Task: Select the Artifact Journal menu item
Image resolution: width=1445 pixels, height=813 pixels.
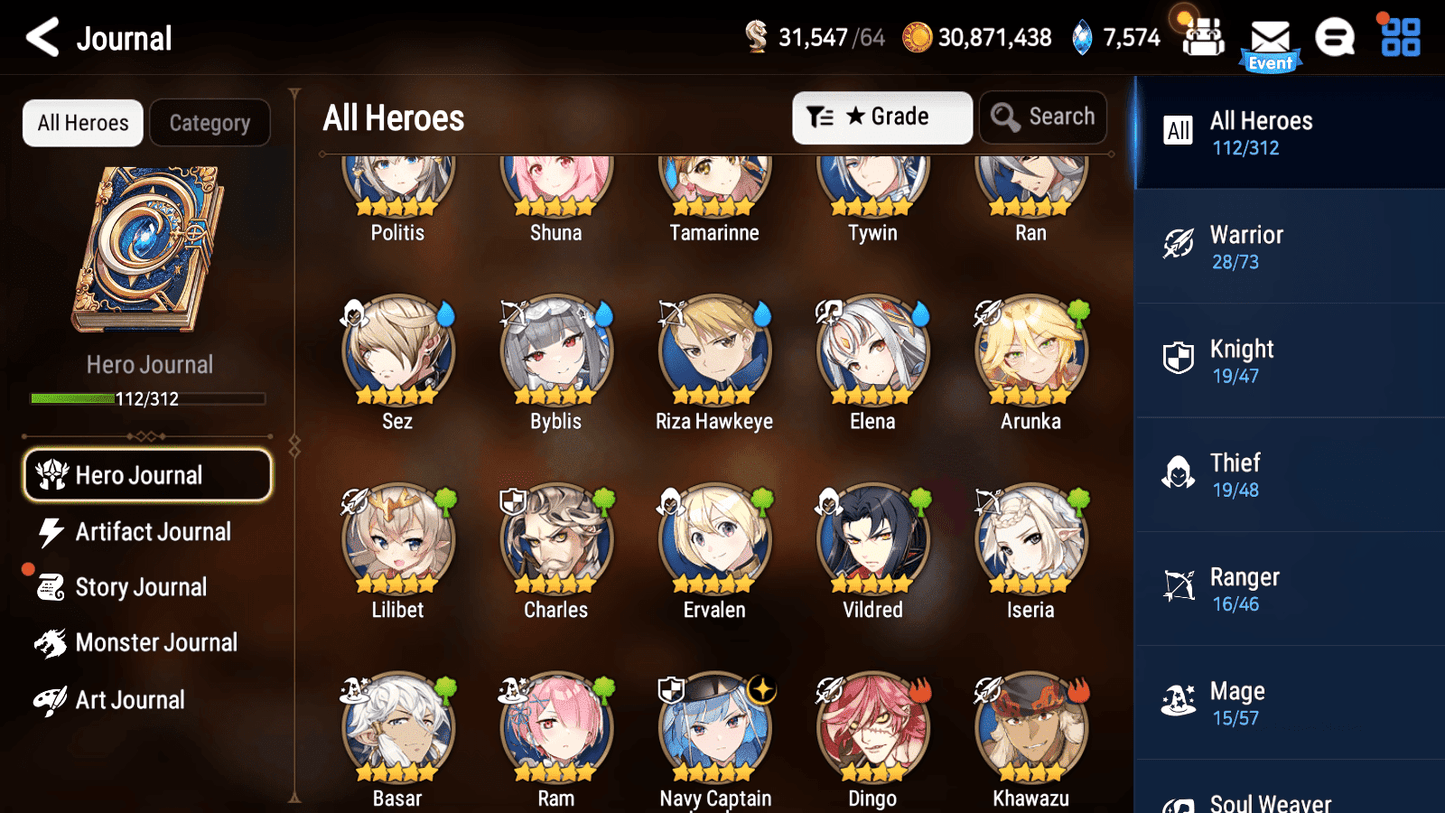Action: point(155,532)
